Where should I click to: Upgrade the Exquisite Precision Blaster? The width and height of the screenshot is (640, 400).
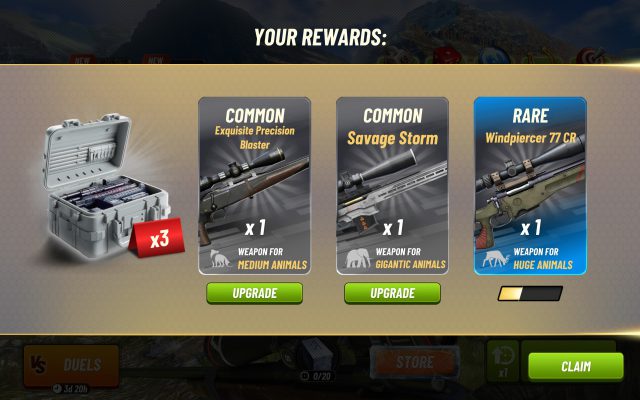coord(254,293)
